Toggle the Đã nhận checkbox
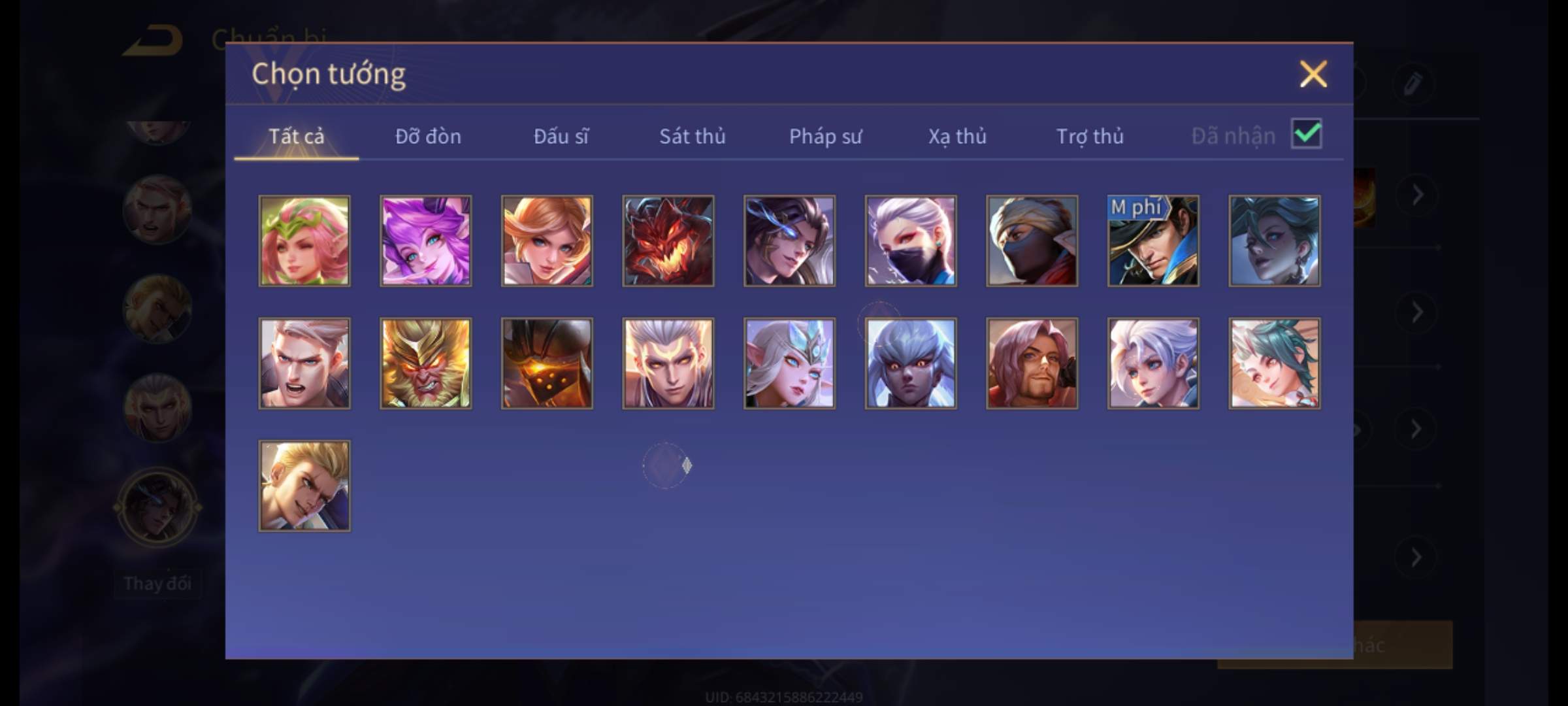1568x706 pixels. [x=1306, y=134]
